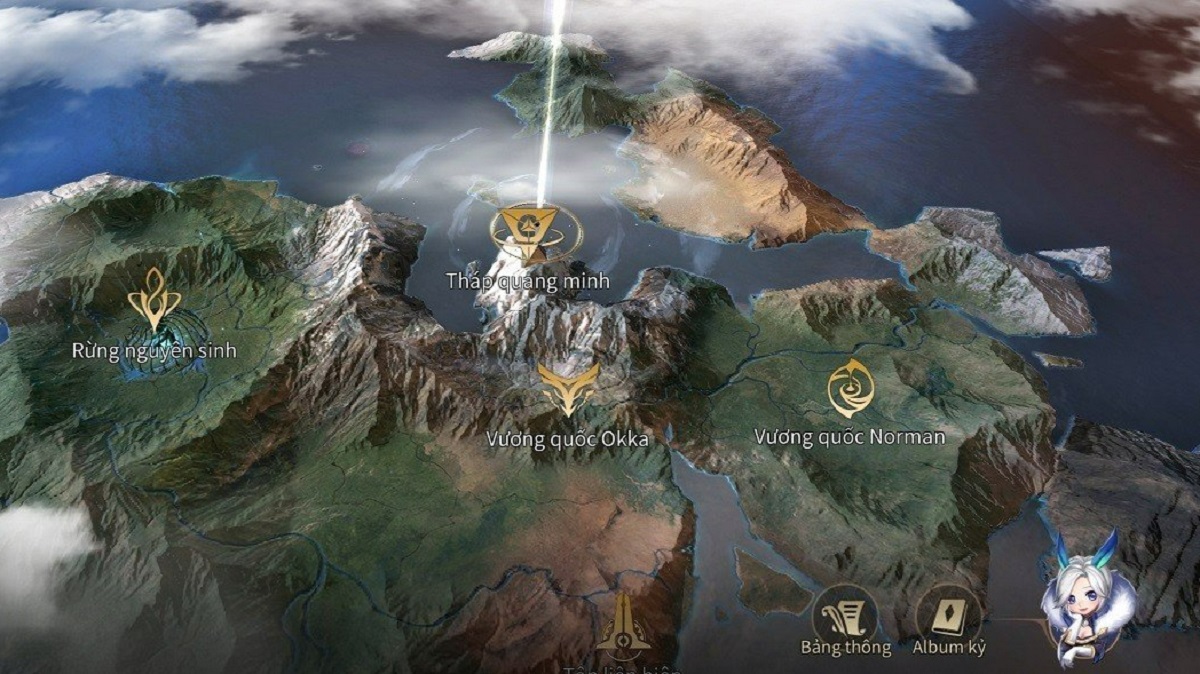Open the Rừng nguyên sinh region

[x=154, y=301]
